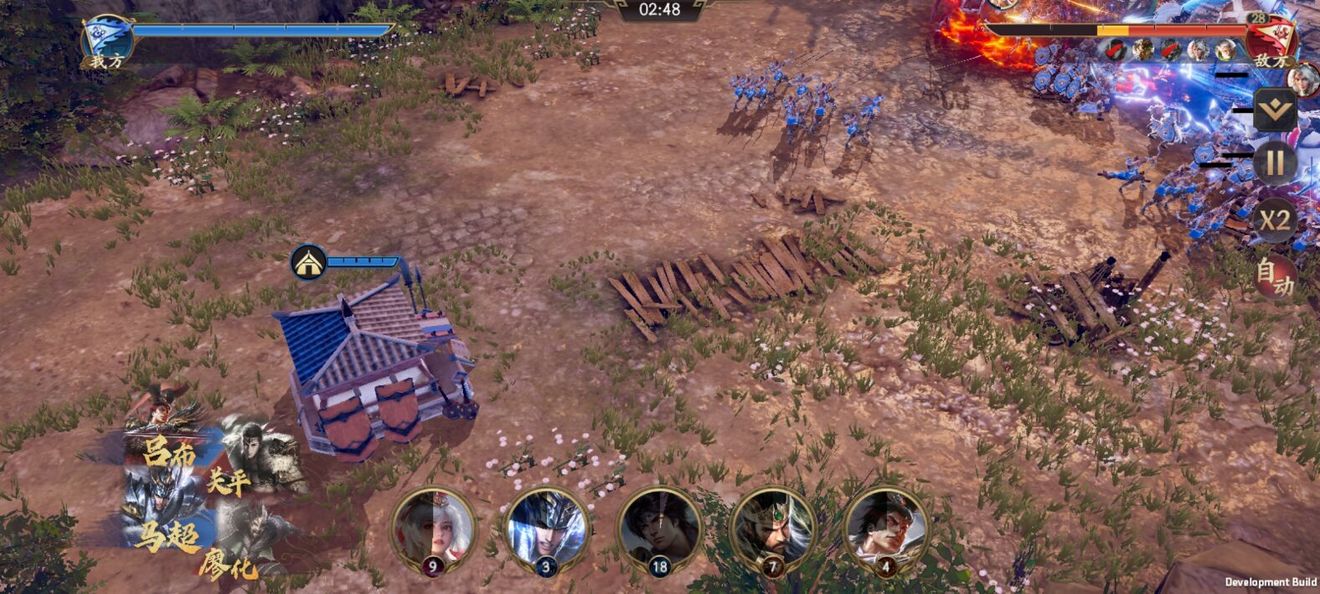Image resolution: width=1320 pixels, height=594 pixels.
Task: Select the silver-haired enemy hero portrait below 敌方
Action: 1302,80
